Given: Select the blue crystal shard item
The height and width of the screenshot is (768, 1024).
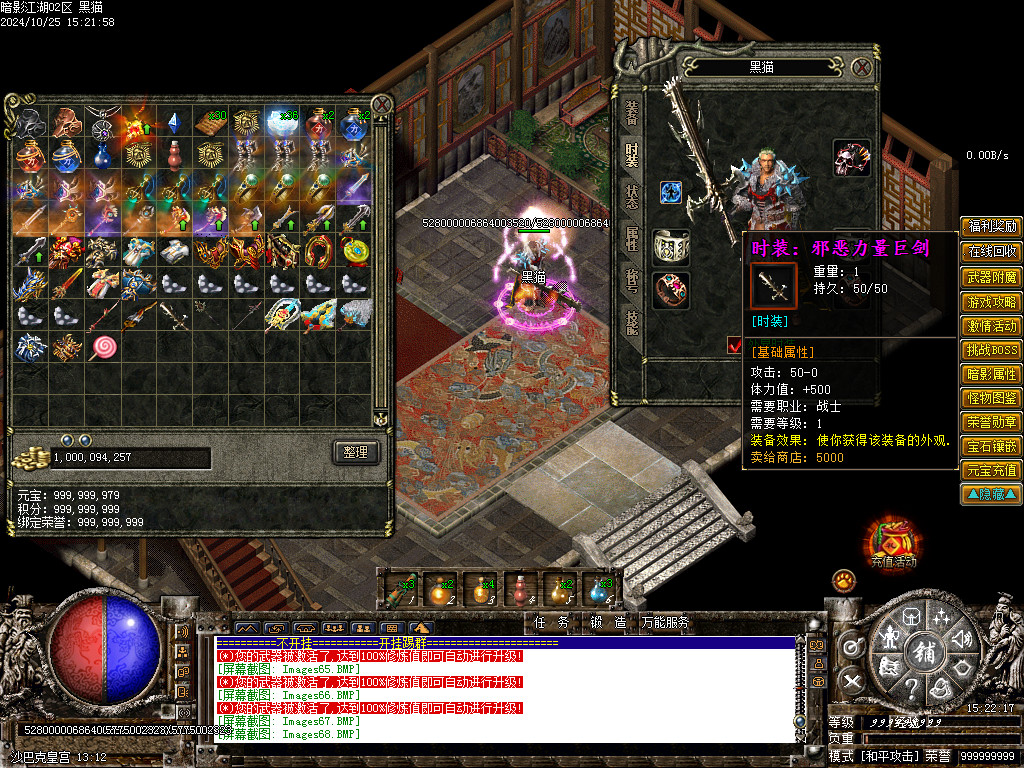Looking at the screenshot, I should [x=172, y=123].
